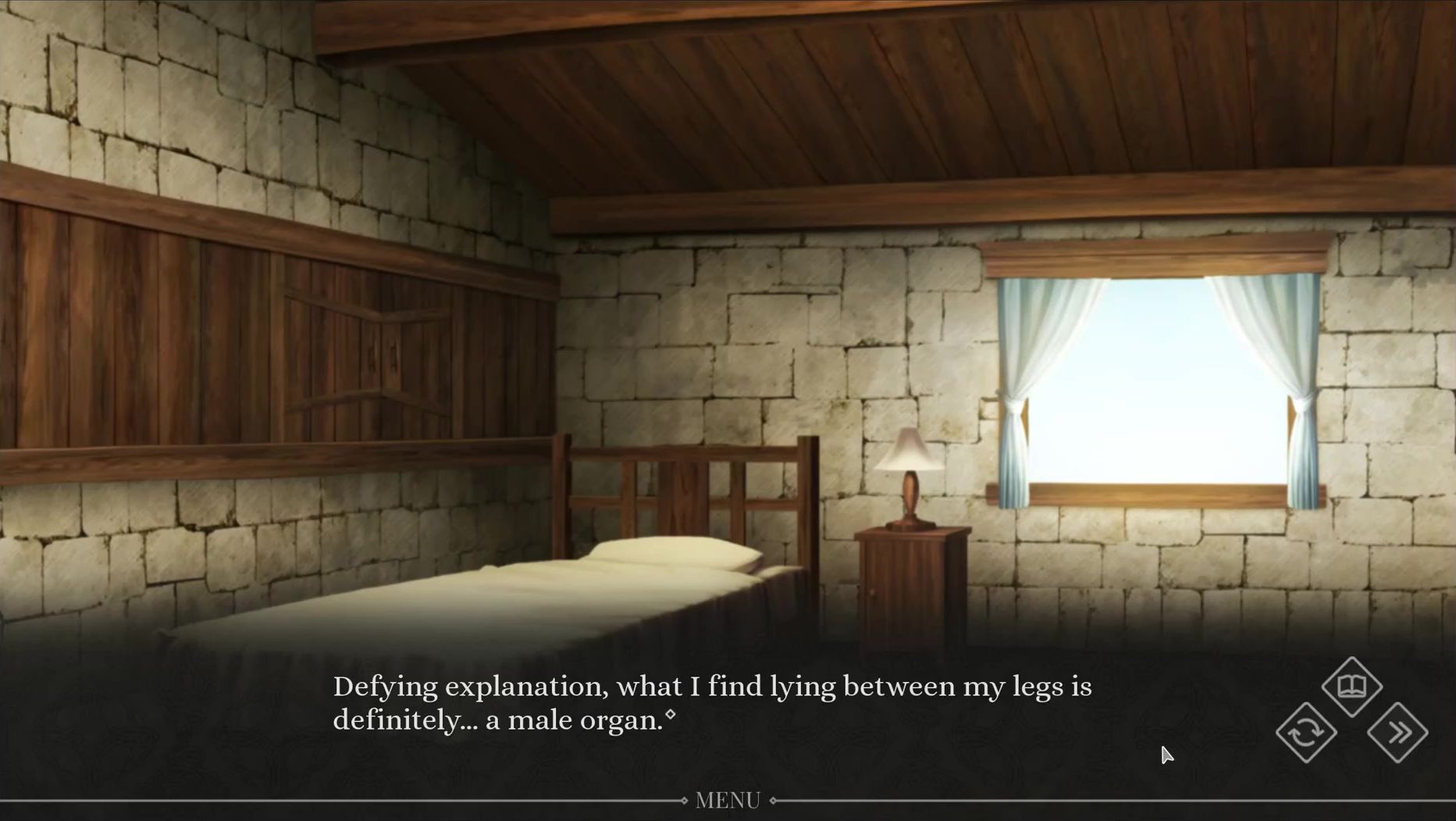Screen dimensions: 1456x821
Task: Open the MENU at the bottom
Action: point(728,800)
